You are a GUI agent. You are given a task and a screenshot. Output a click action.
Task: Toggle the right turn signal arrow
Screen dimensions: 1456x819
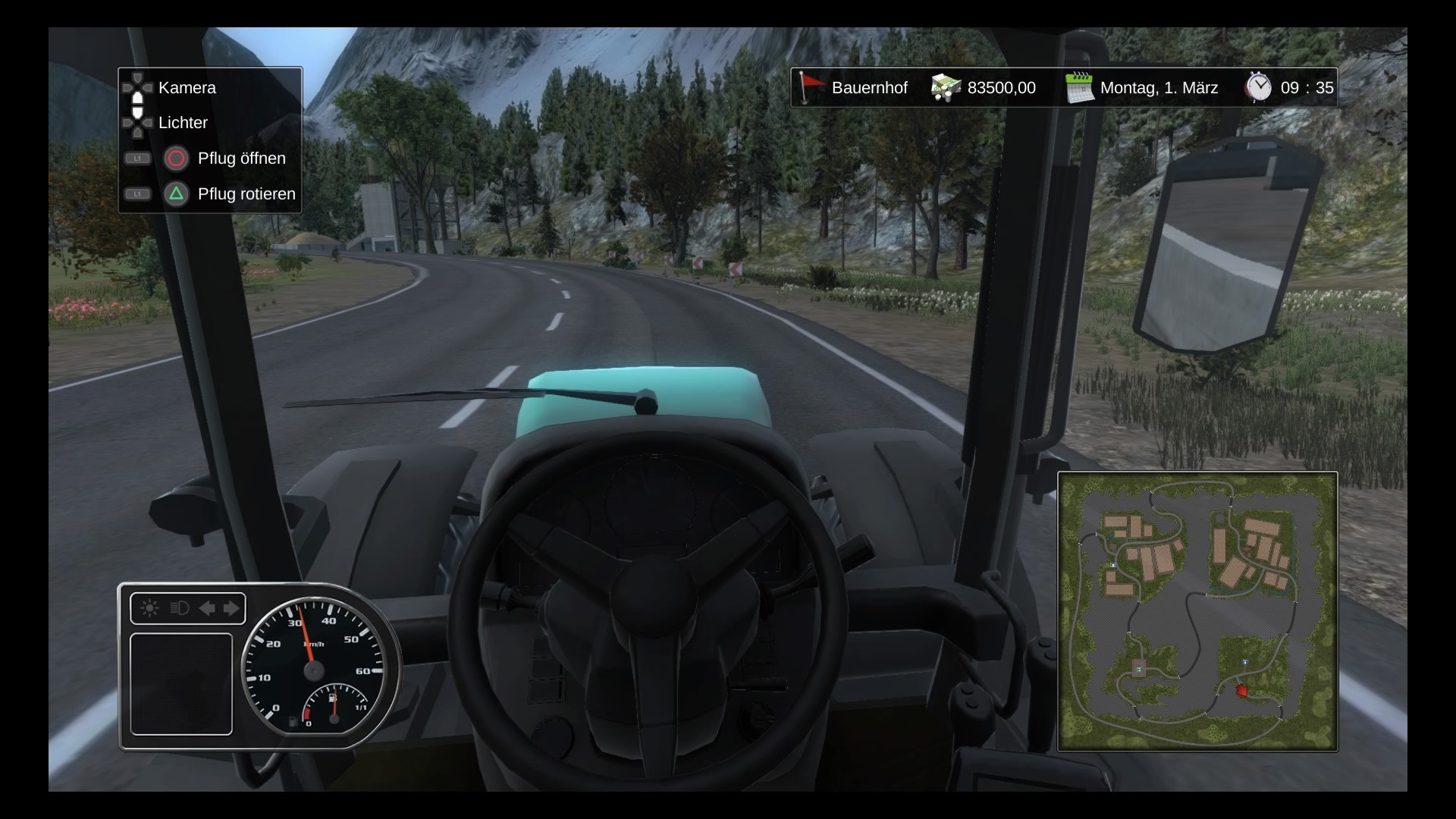pos(232,608)
